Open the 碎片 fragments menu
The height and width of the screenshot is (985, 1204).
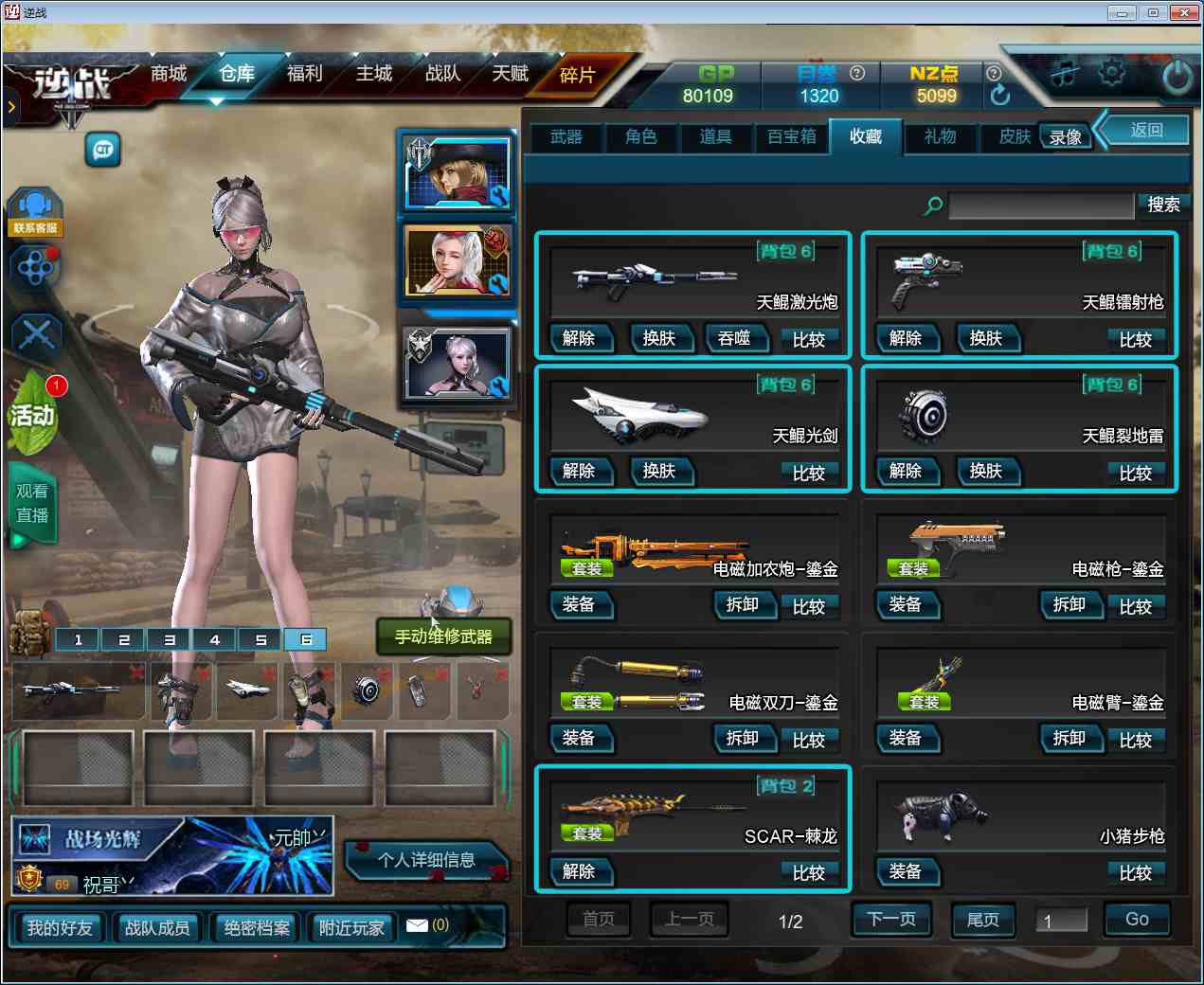click(x=577, y=76)
